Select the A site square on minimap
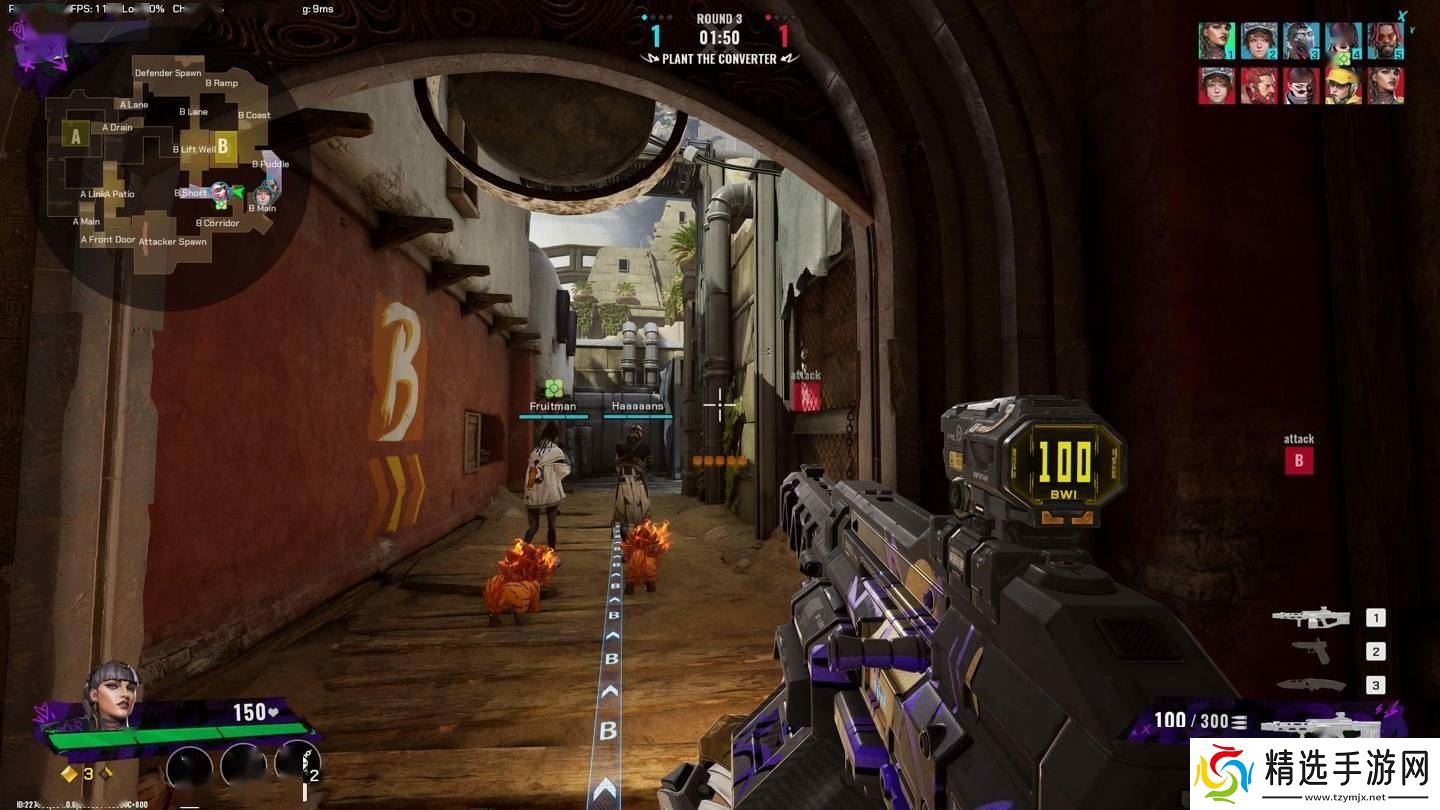Viewport: 1440px width, 810px height. (75, 135)
